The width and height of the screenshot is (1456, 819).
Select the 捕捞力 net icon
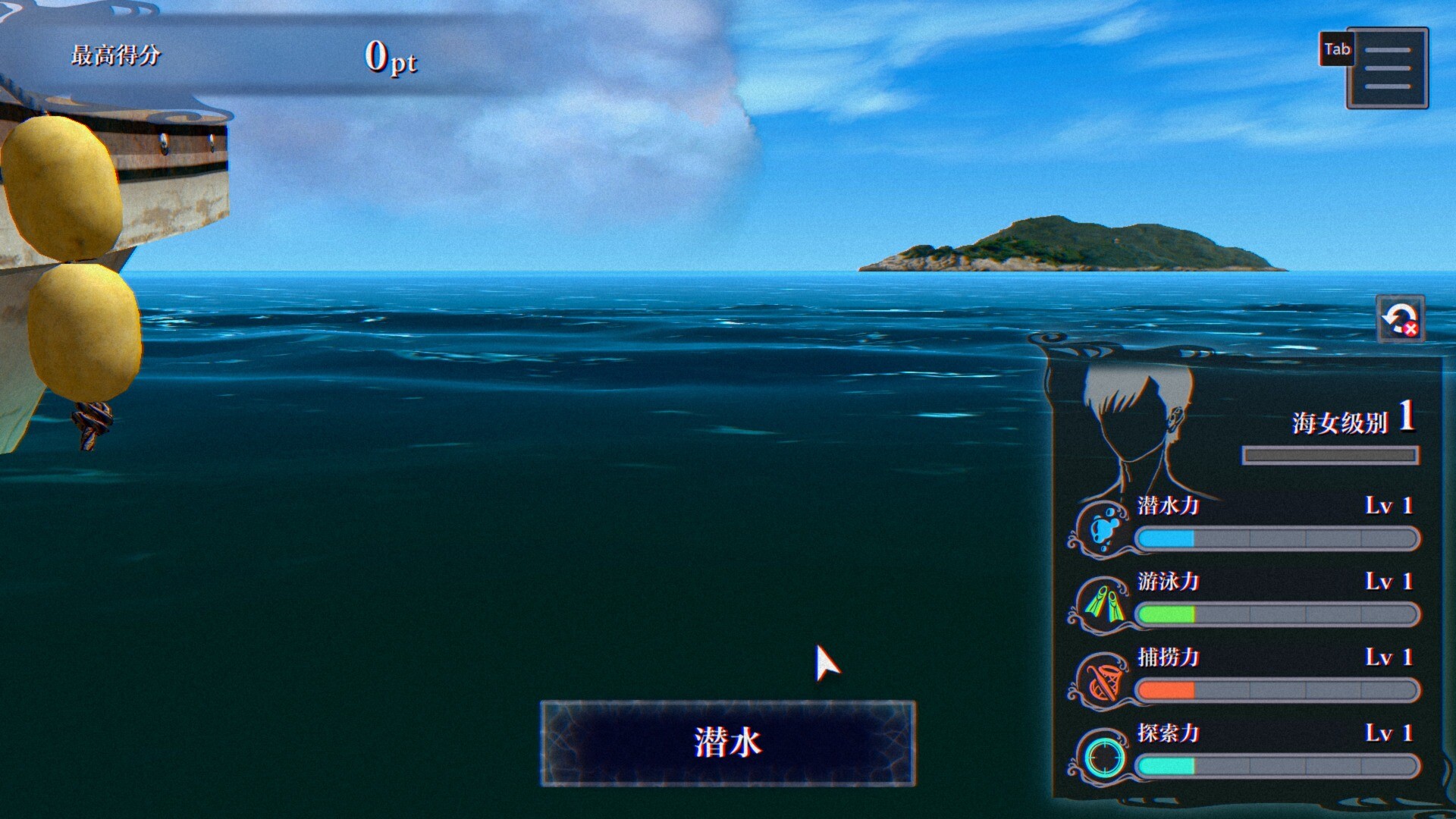click(1103, 679)
